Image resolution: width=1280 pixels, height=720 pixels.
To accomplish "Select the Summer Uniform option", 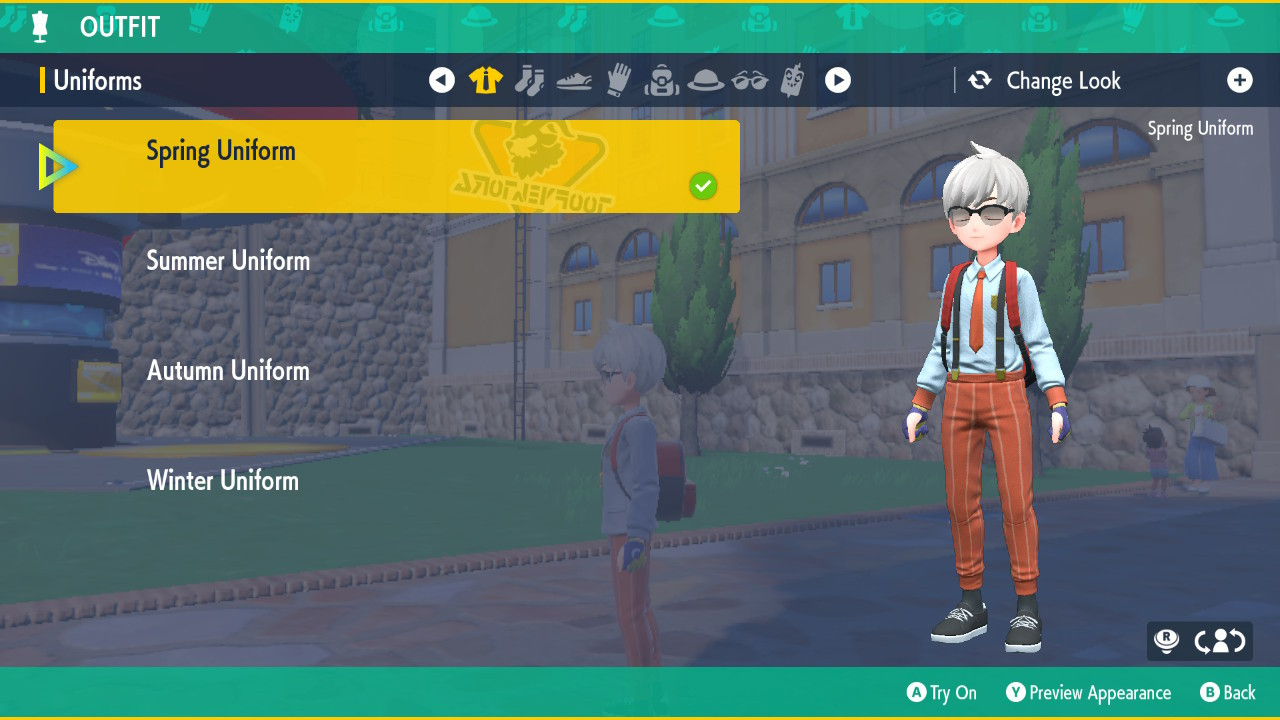I will click(x=229, y=260).
